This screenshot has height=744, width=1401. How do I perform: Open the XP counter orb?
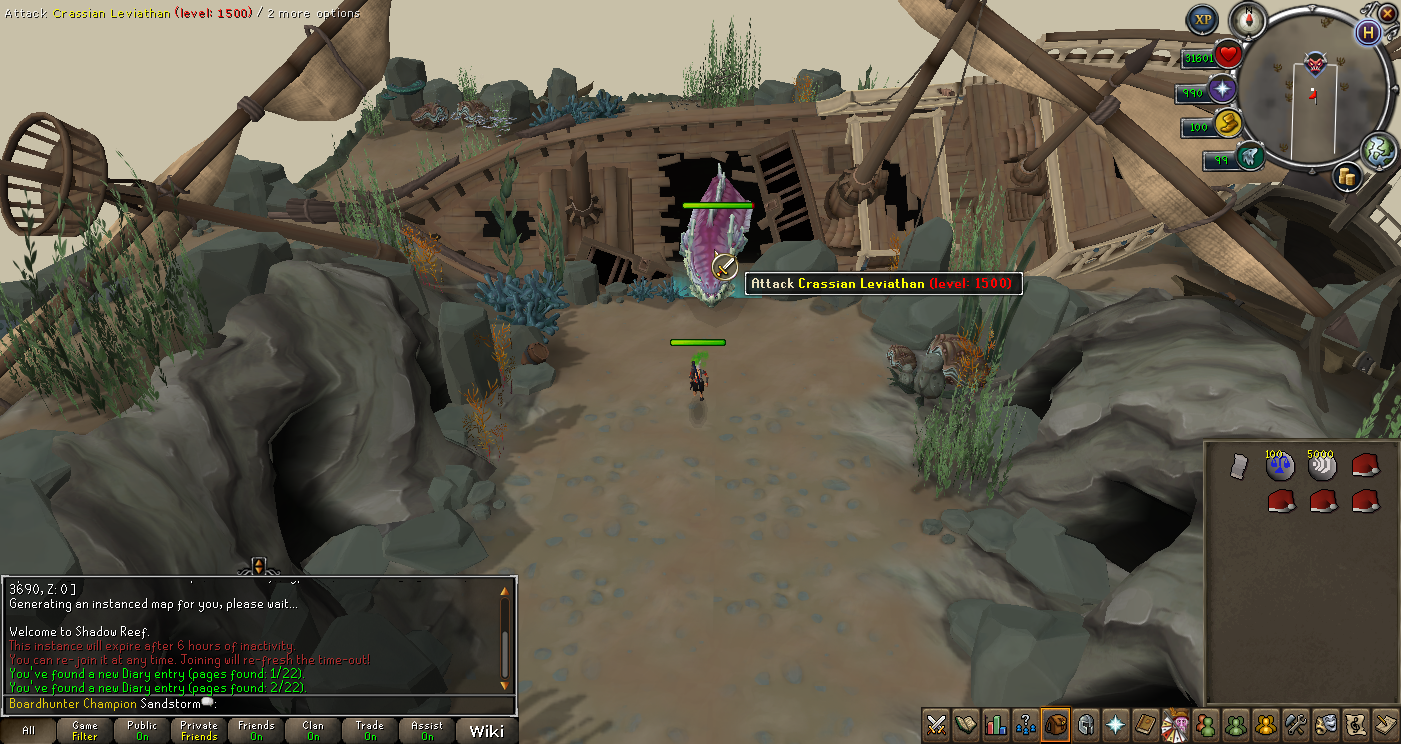pyautogui.click(x=1203, y=19)
